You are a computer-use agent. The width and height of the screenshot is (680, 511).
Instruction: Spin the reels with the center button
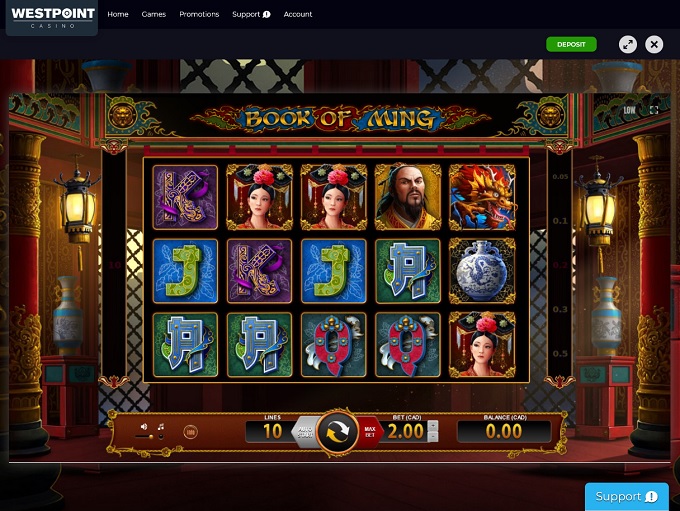click(339, 432)
